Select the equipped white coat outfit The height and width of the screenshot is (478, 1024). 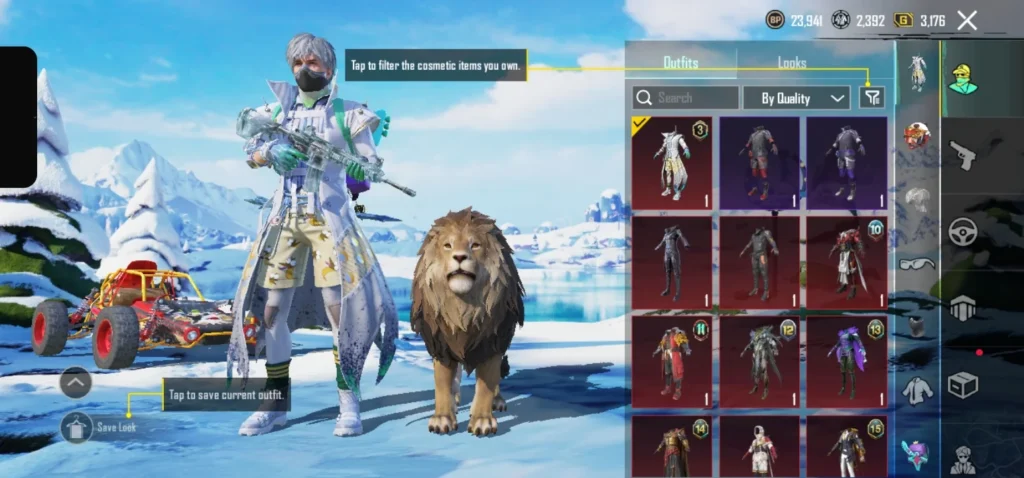(x=672, y=162)
